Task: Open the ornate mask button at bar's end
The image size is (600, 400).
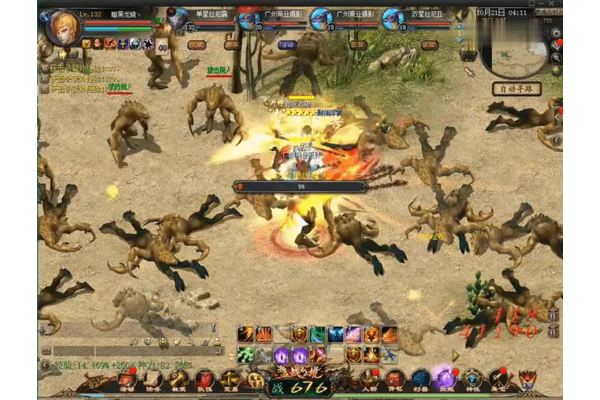Action: (x=527, y=379)
